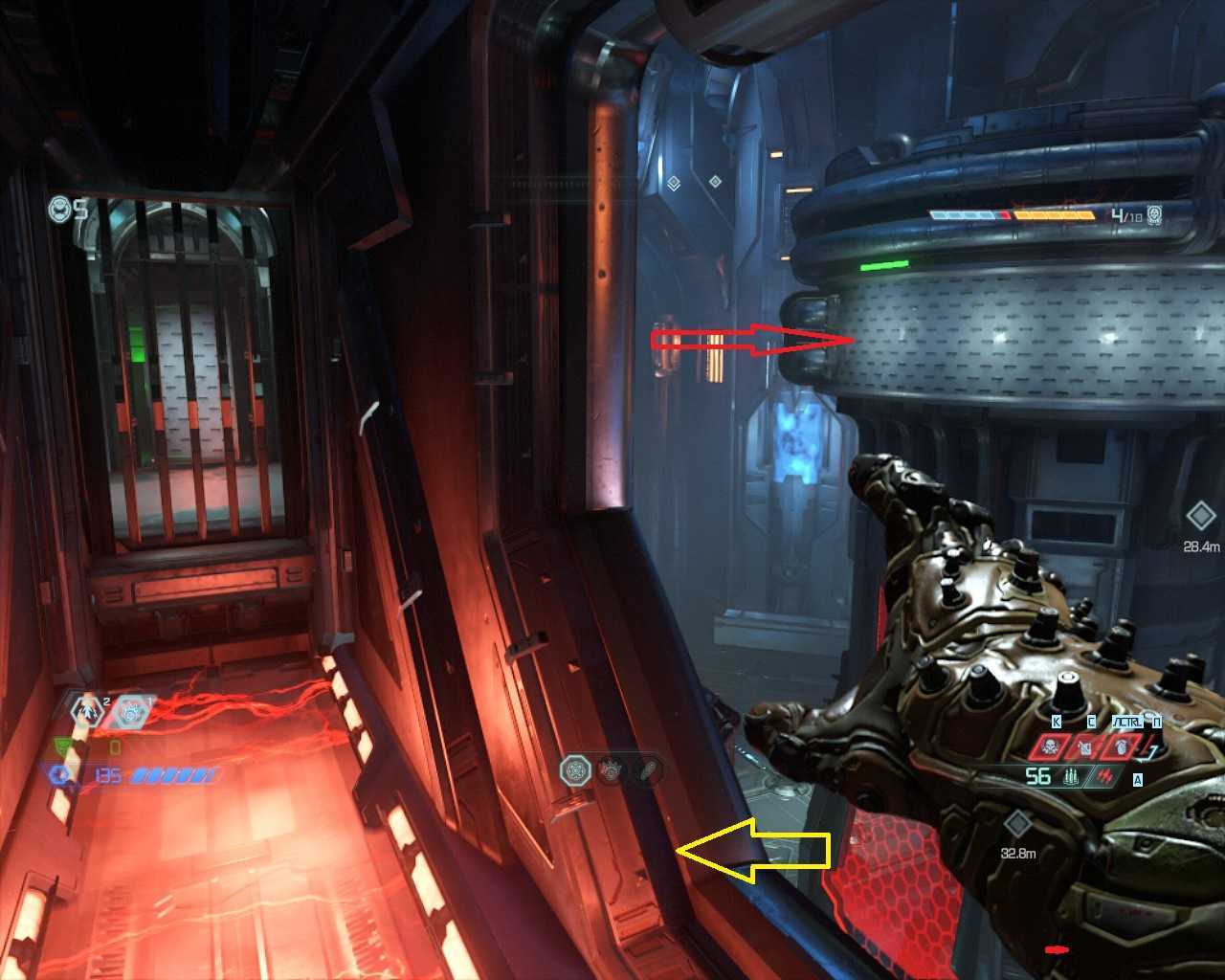Select the grenade equipment icon
This screenshot has width=1225, height=980.
click(x=1122, y=746)
